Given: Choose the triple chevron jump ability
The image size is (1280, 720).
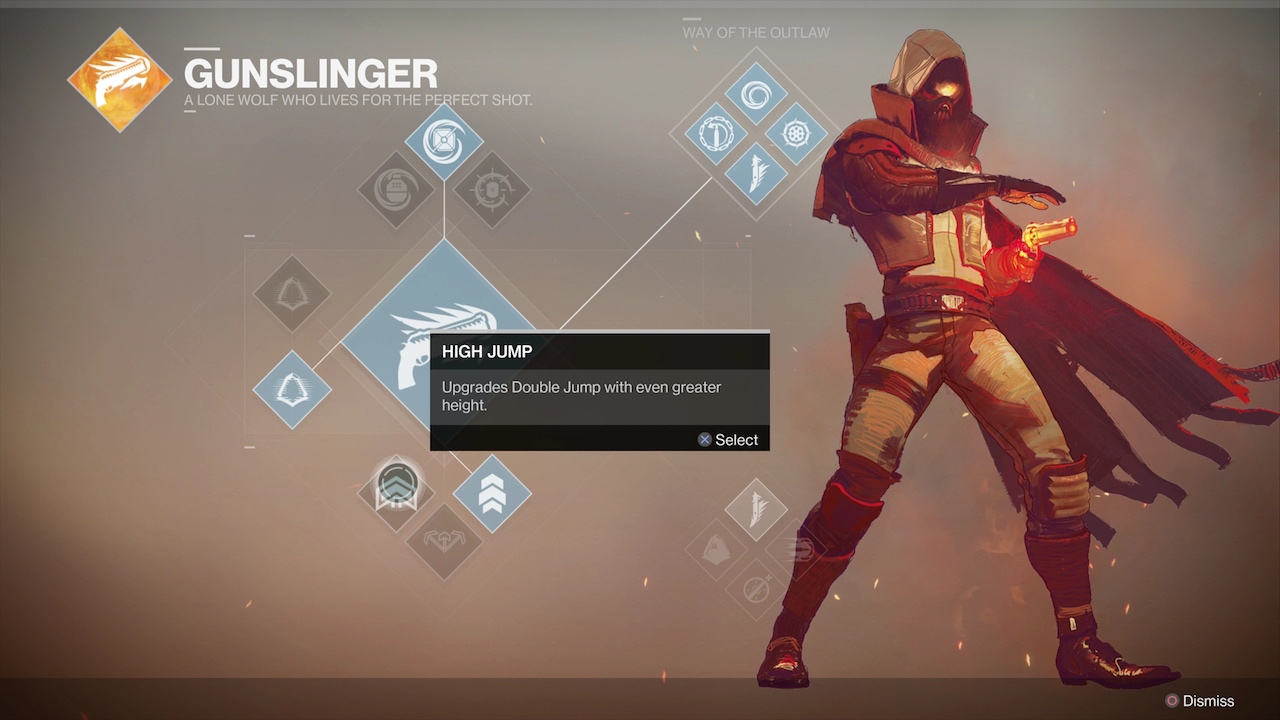Looking at the screenshot, I should point(492,493).
